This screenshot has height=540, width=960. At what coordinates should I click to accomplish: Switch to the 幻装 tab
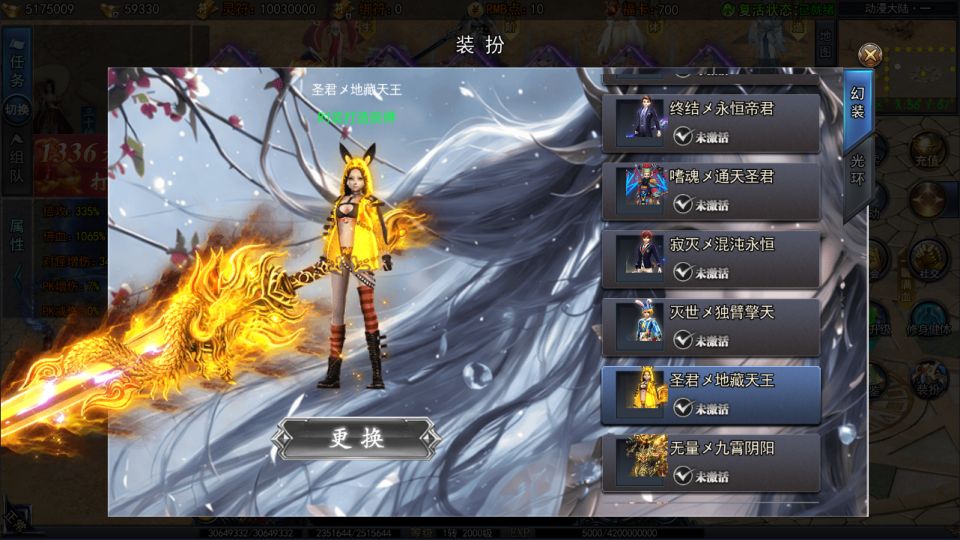(857, 101)
